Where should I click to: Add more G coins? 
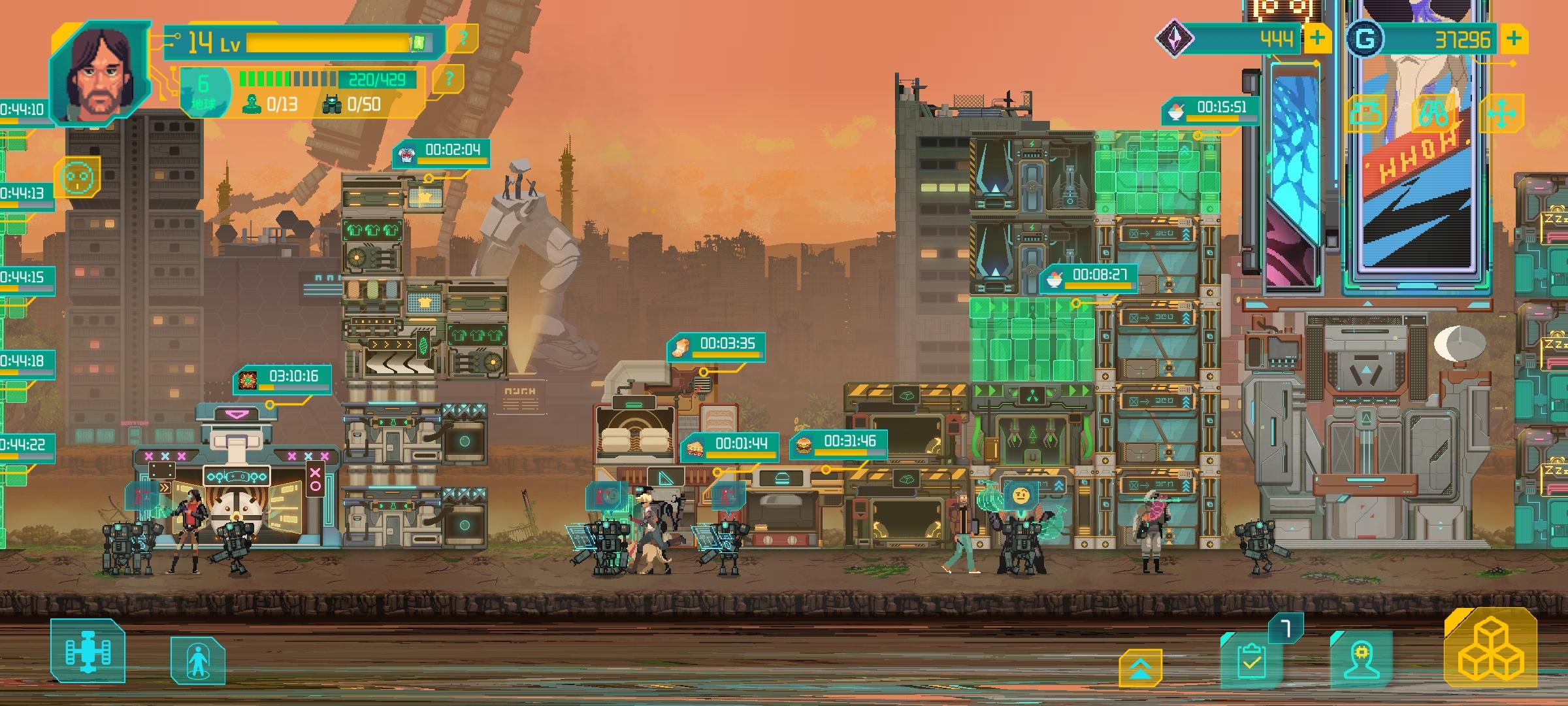(x=1514, y=39)
